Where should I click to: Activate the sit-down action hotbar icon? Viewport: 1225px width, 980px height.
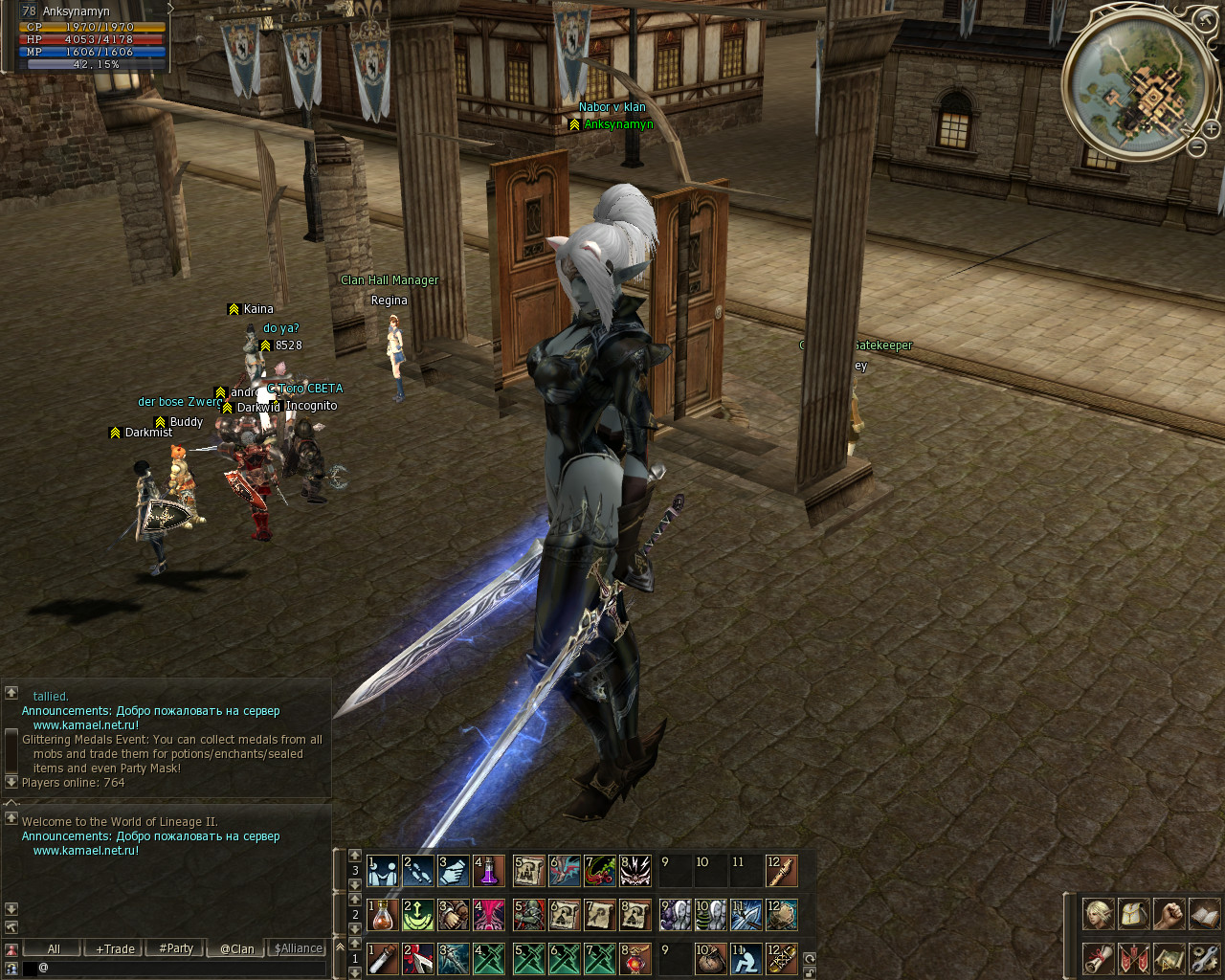point(745,958)
